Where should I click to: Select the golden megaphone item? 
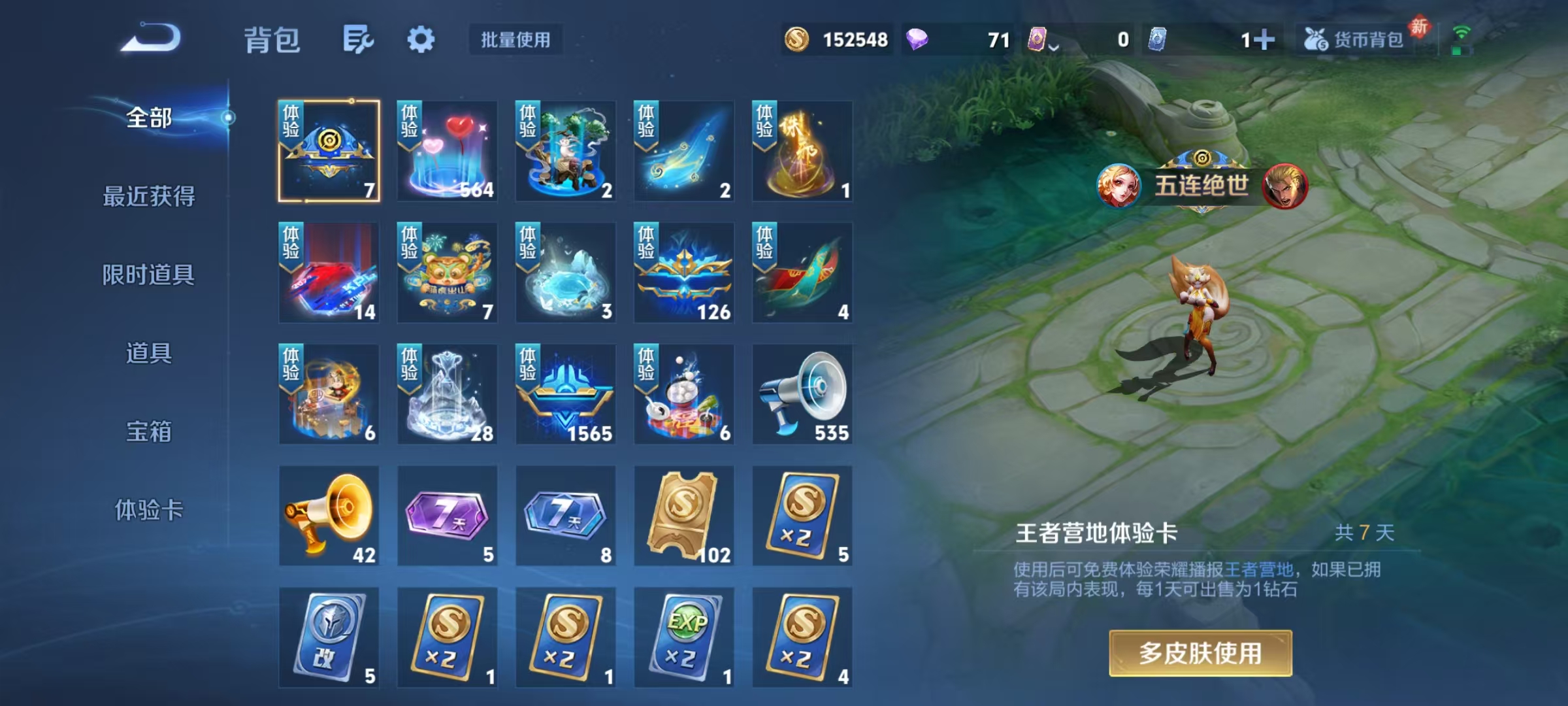329,516
